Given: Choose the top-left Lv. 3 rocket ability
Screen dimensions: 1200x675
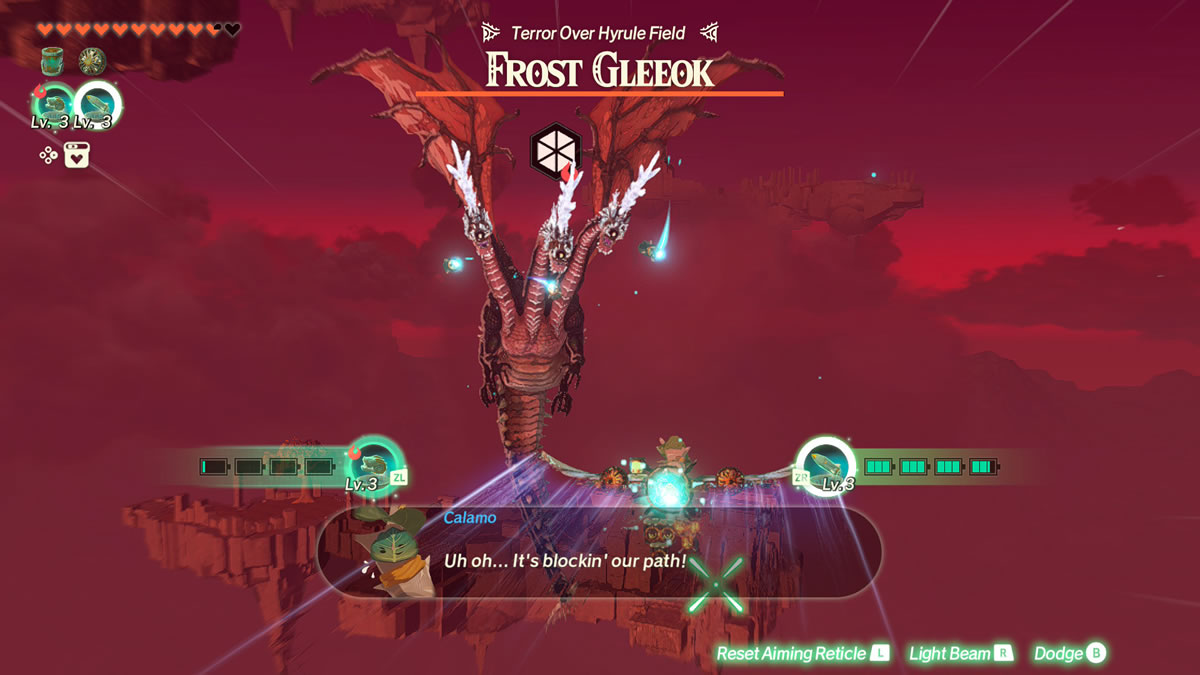Looking at the screenshot, I should (97, 104).
